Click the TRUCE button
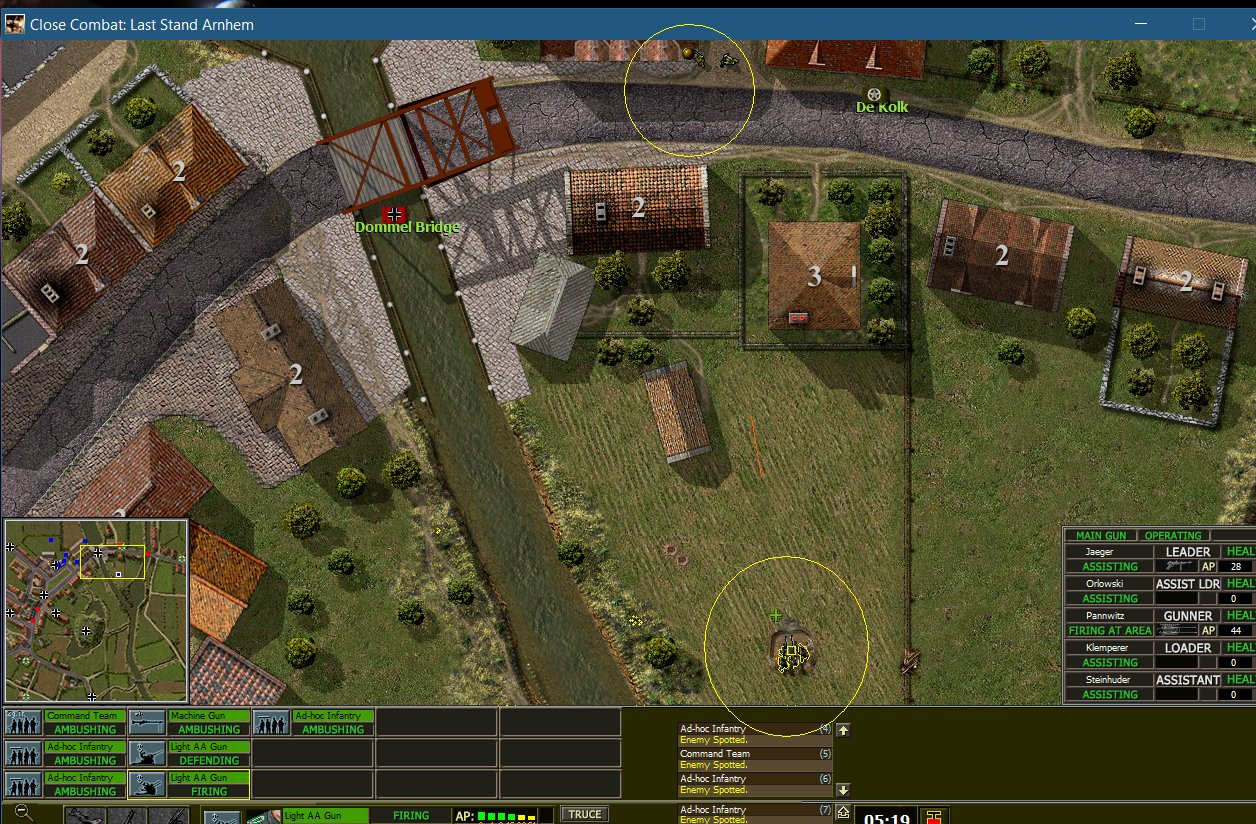1256x824 pixels. (584, 814)
